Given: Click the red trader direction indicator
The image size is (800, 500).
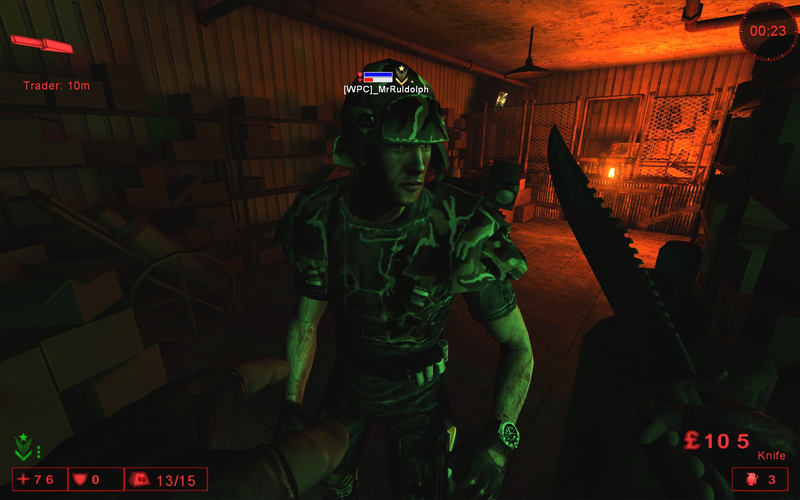Looking at the screenshot, I should (x=42, y=44).
